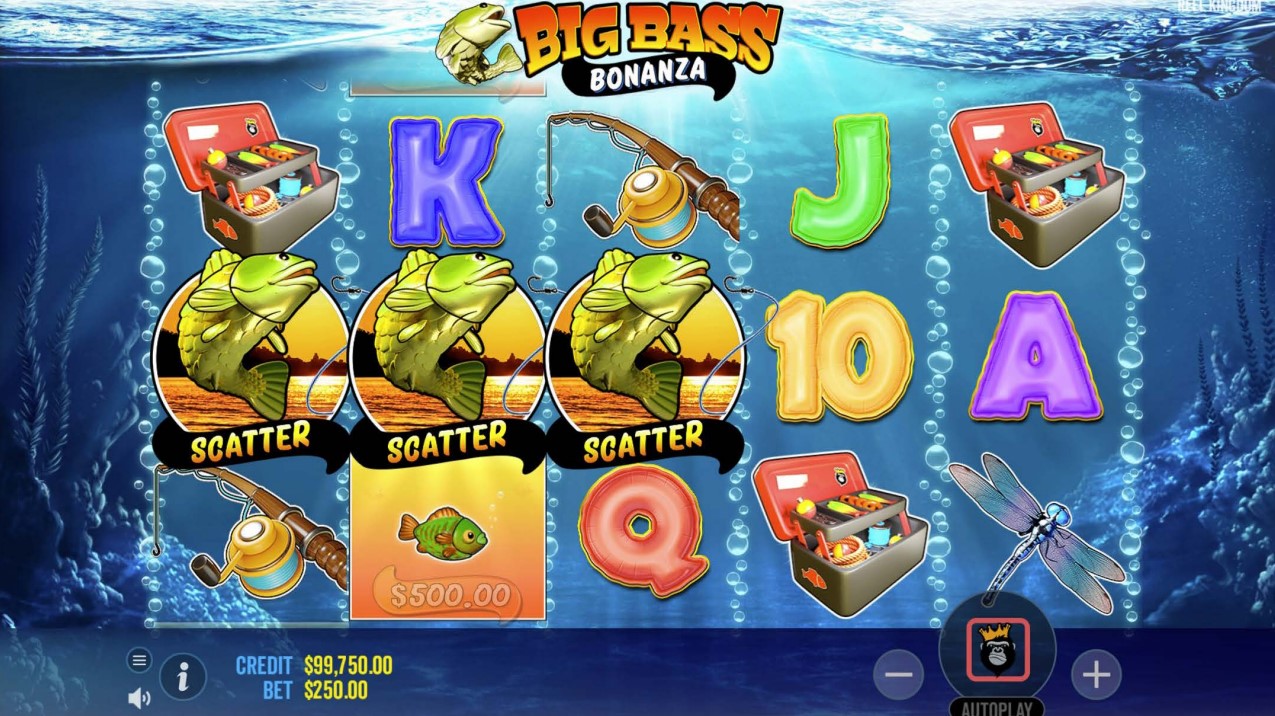The width and height of the screenshot is (1275, 716).
Task: Click the round spin button
Action: pos(997,650)
